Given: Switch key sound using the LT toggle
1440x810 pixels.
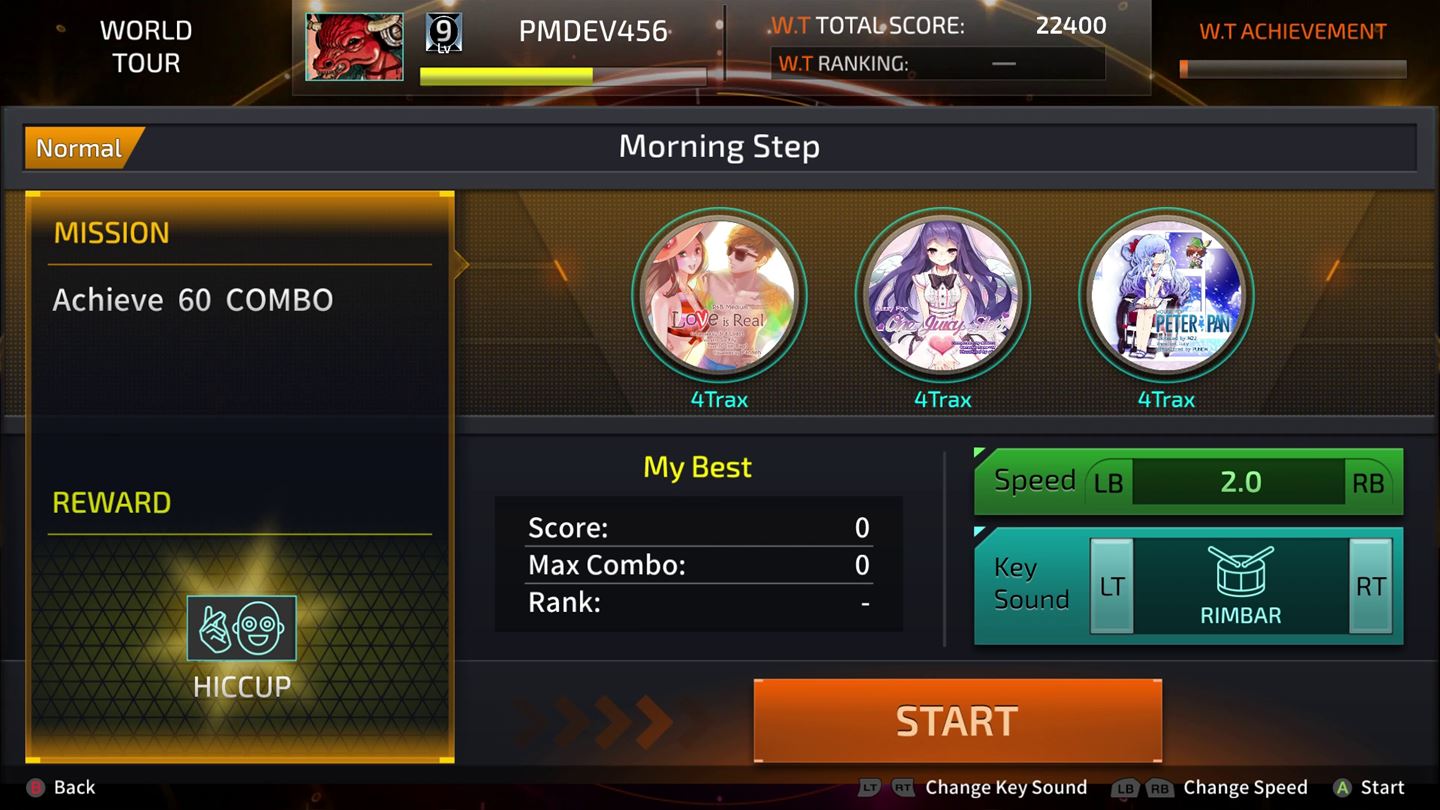Looking at the screenshot, I should point(1113,587).
